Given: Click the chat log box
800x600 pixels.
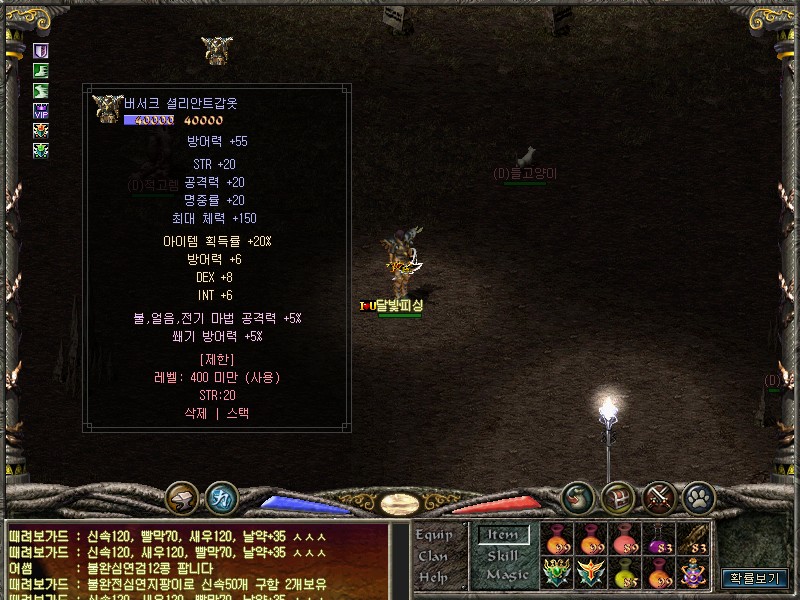Looking at the screenshot, I should [x=197, y=560].
